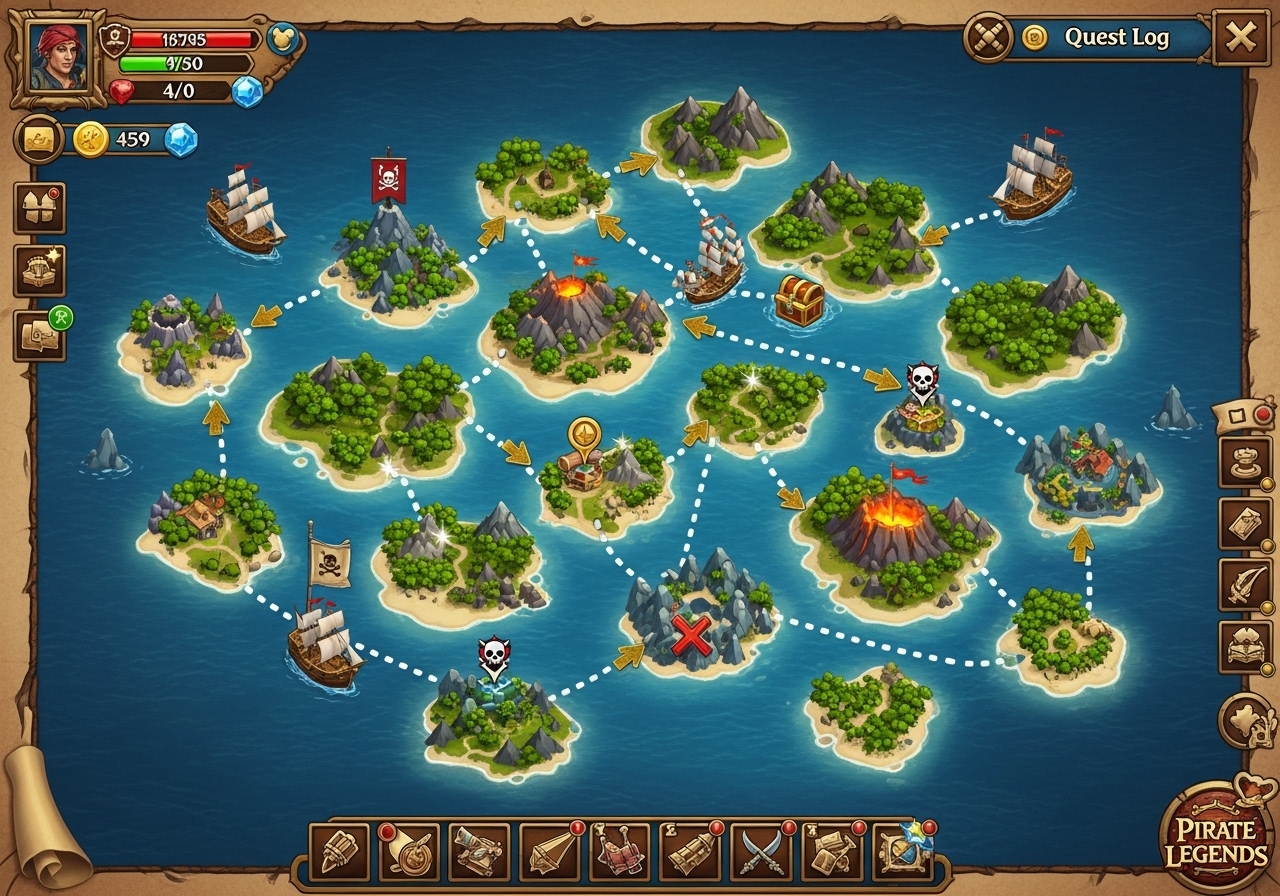Open the scrolls button with green badge
This screenshot has height=896, width=1280.
39,337
